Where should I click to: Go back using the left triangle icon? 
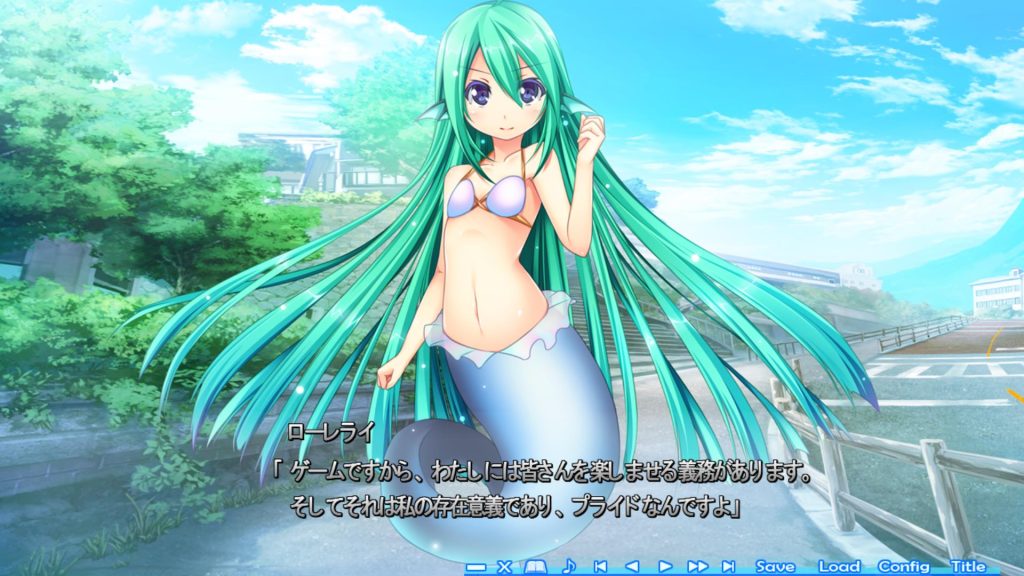(x=631, y=567)
